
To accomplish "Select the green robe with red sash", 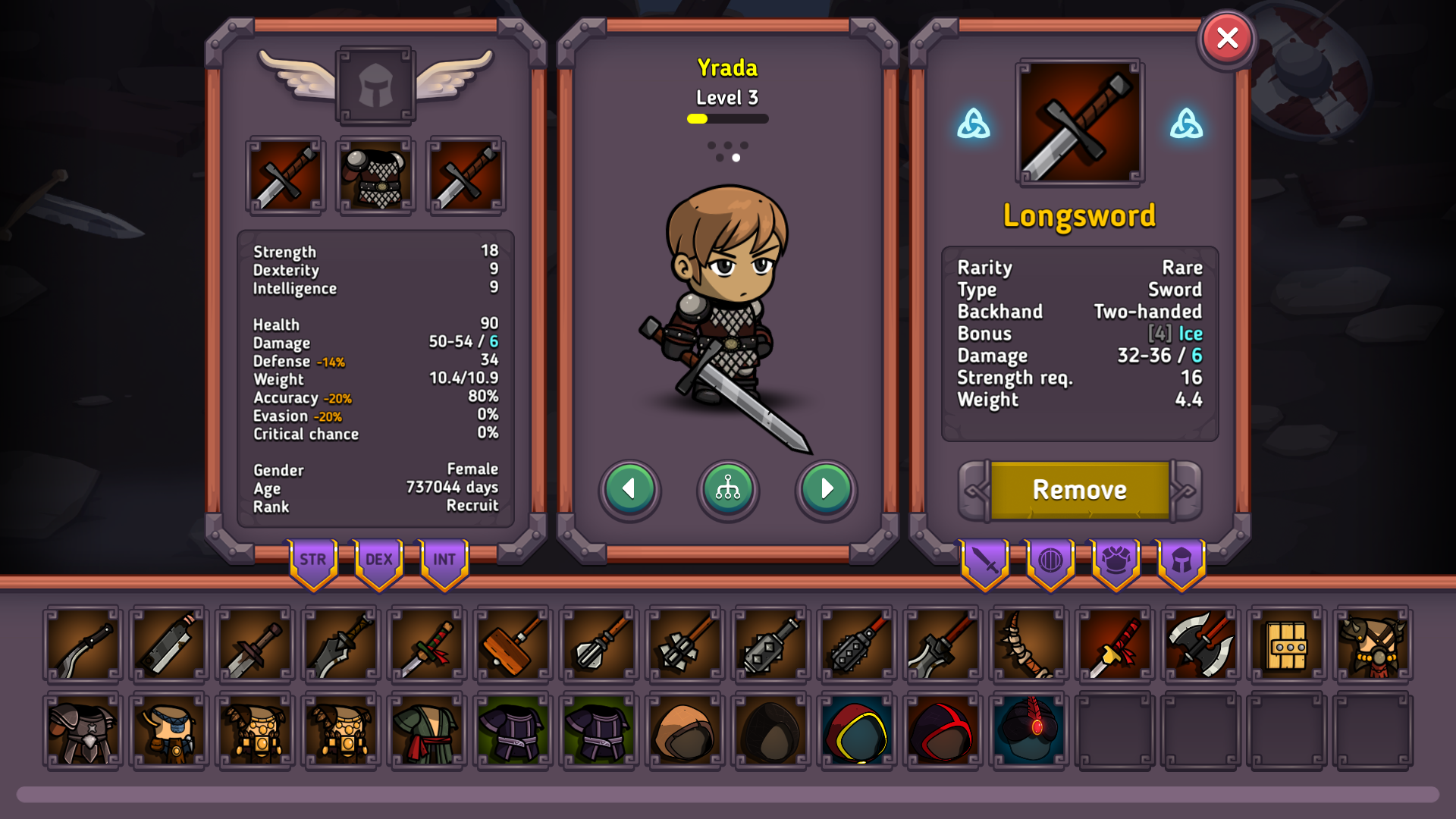I will click(x=427, y=730).
